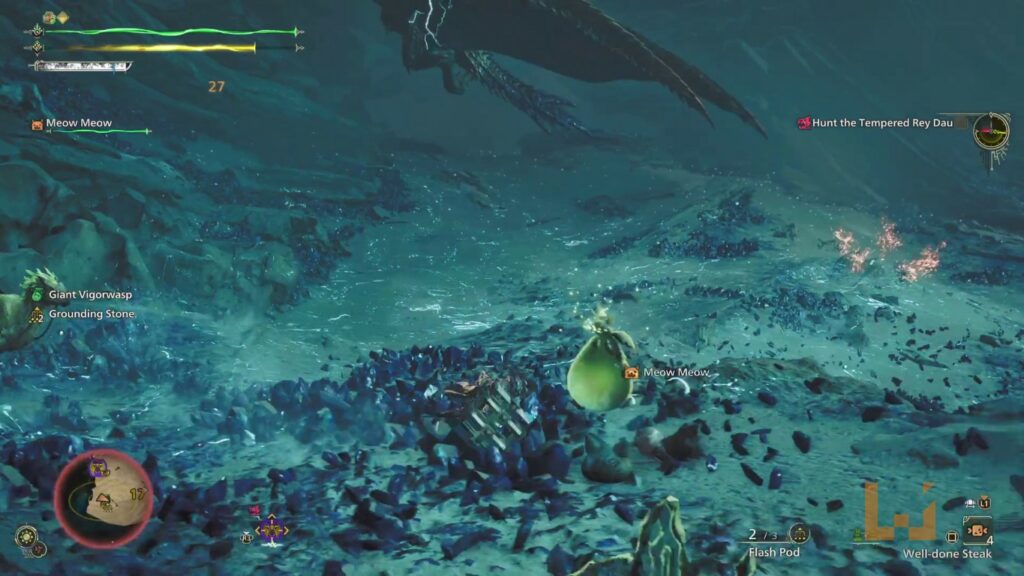Screen dimensions: 1024x576
Task: Click the purple monster marker on the minimap
Action: pos(98,466)
